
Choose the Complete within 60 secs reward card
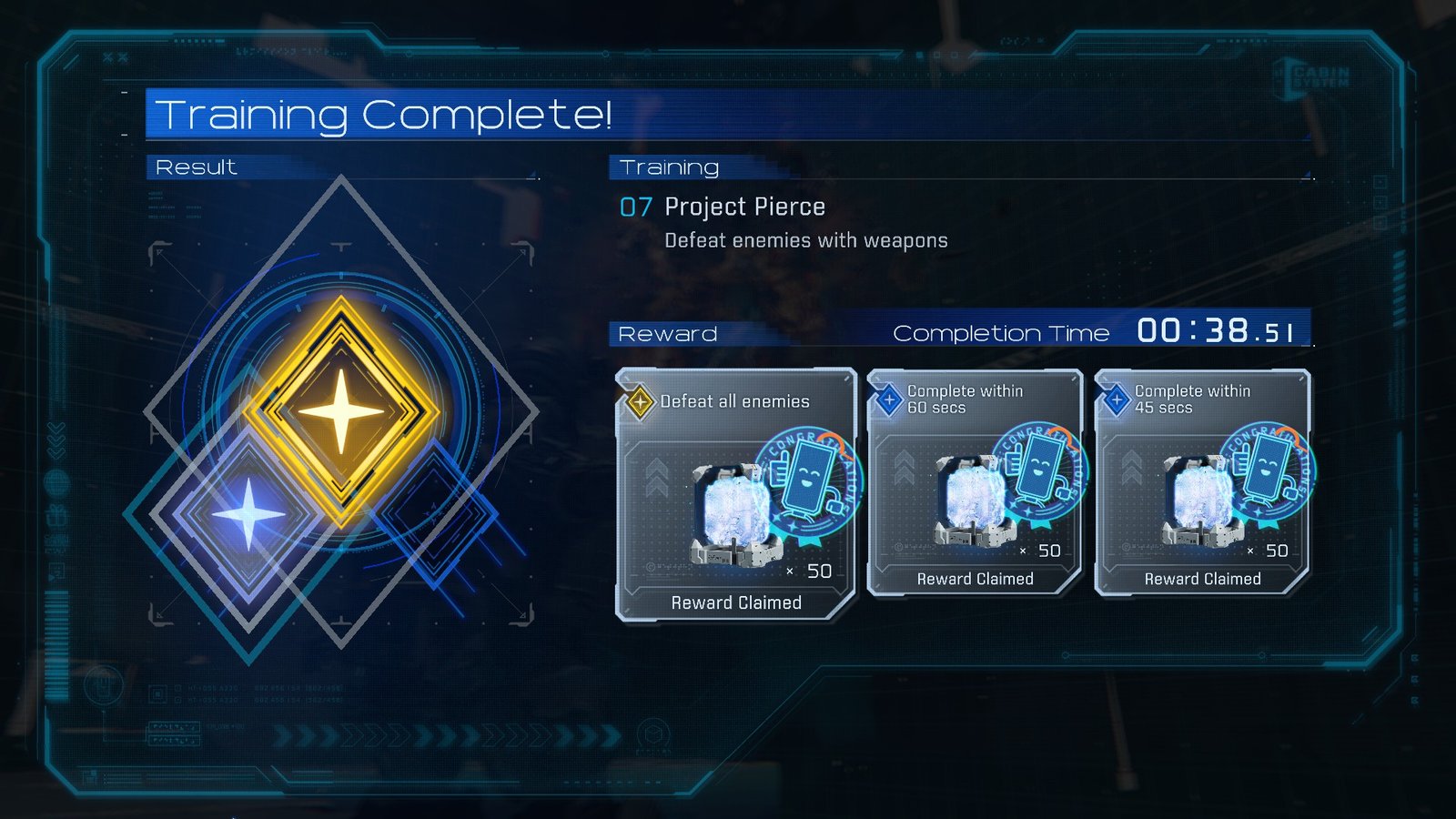click(975, 483)
